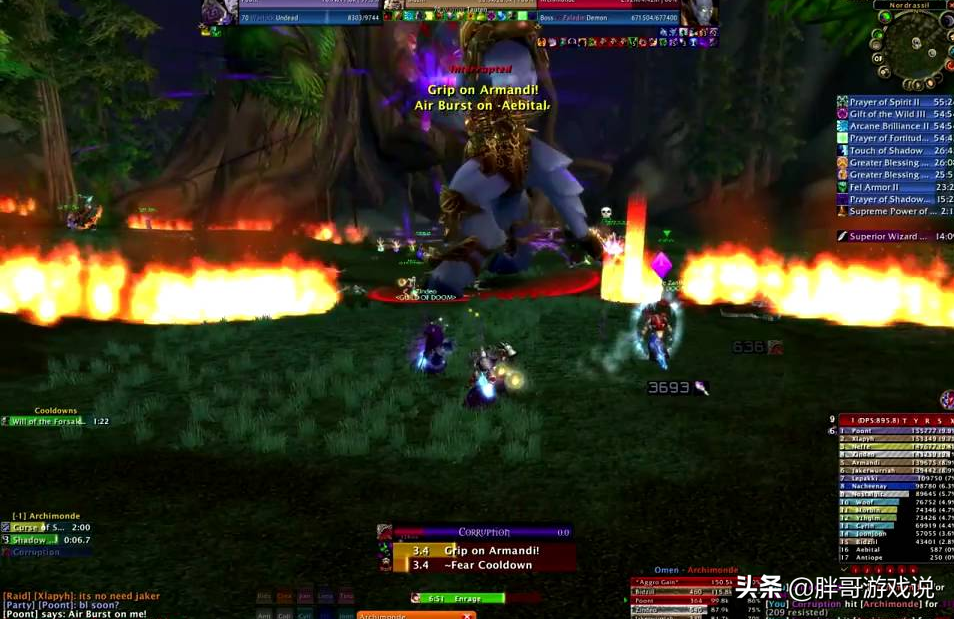Choose the Fel Armor II buff

pyautogui.click(x=892, y=187)
